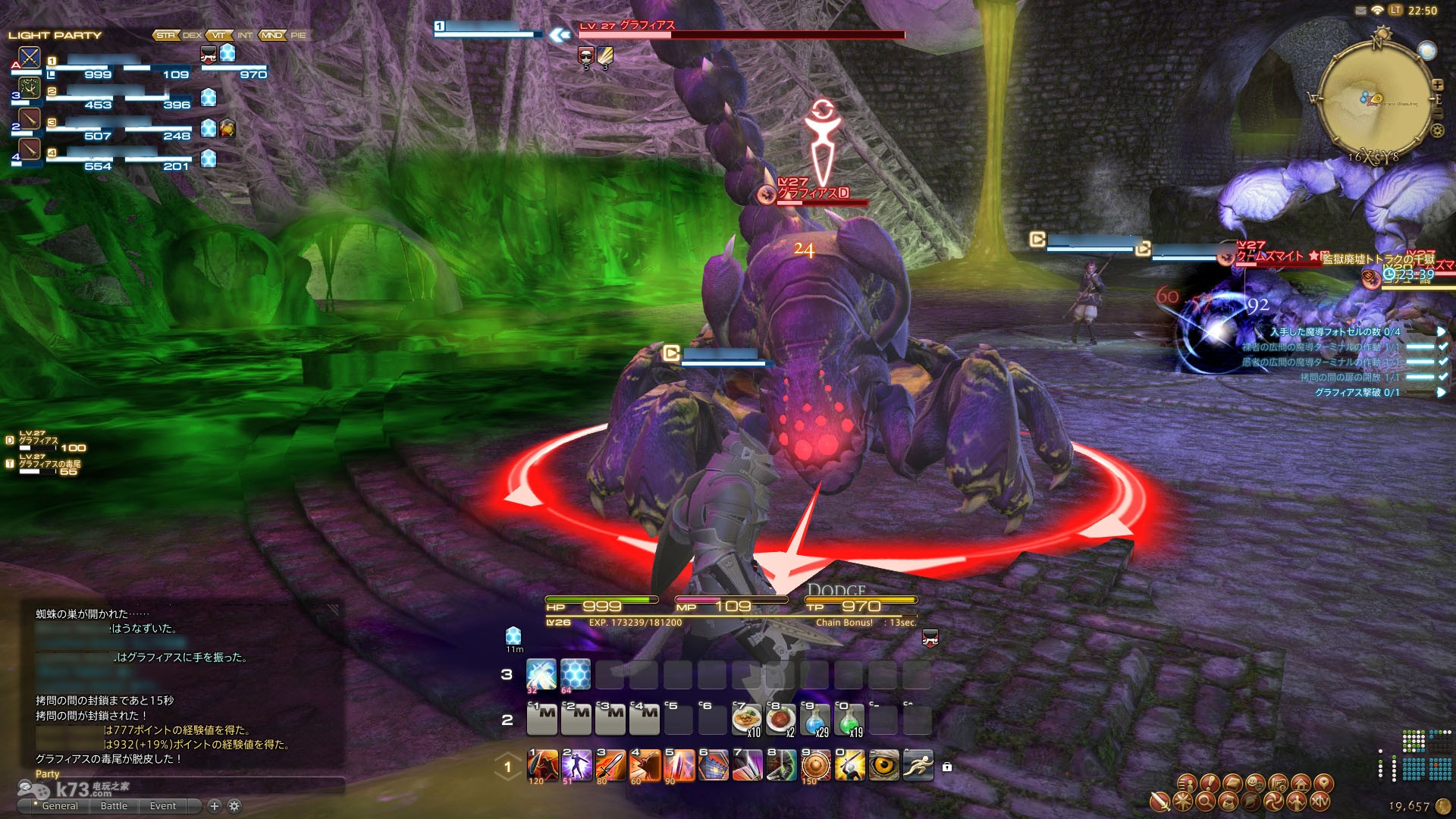Open the XIV system menu icon

coord(1319,802)
